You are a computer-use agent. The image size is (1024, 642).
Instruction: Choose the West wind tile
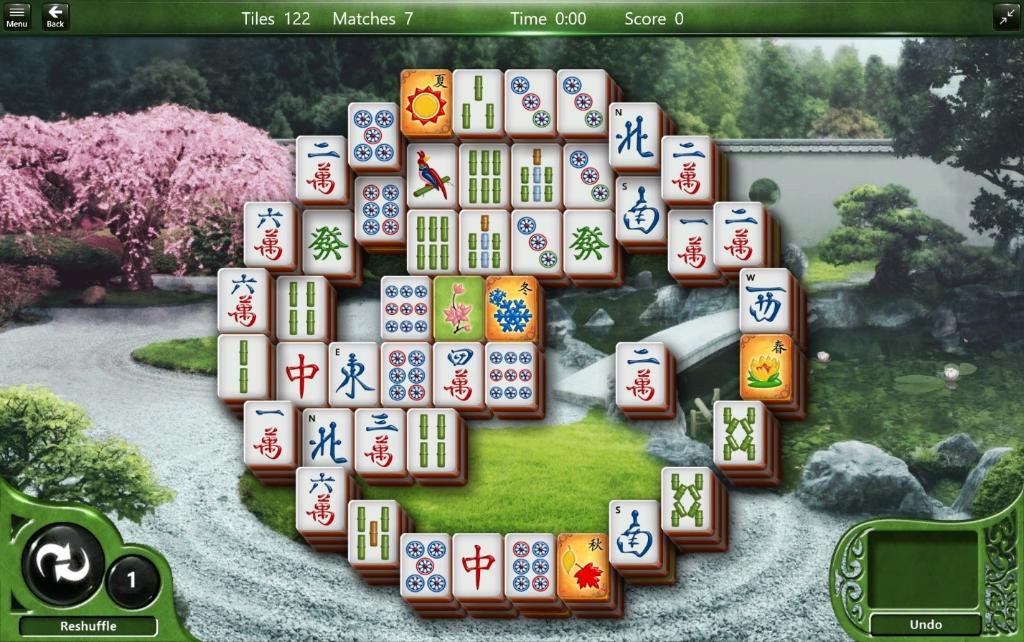(765, 300)
